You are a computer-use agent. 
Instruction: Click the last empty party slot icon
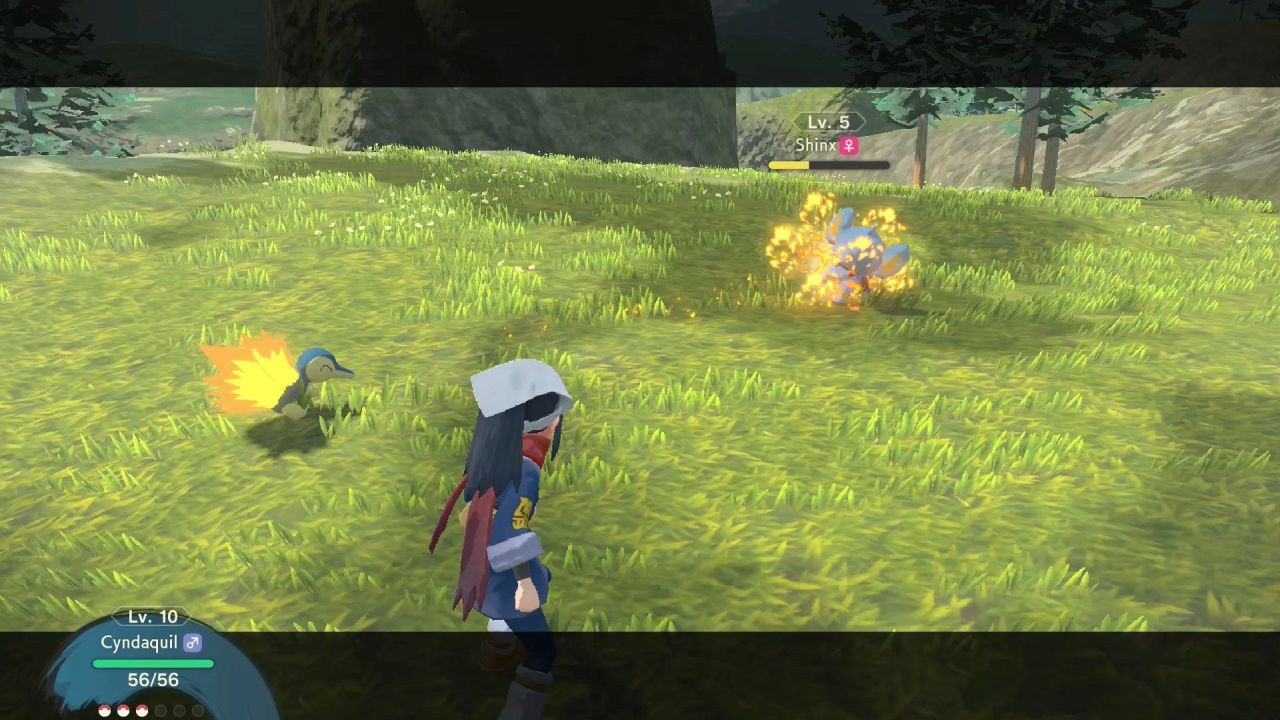[197, 710]
